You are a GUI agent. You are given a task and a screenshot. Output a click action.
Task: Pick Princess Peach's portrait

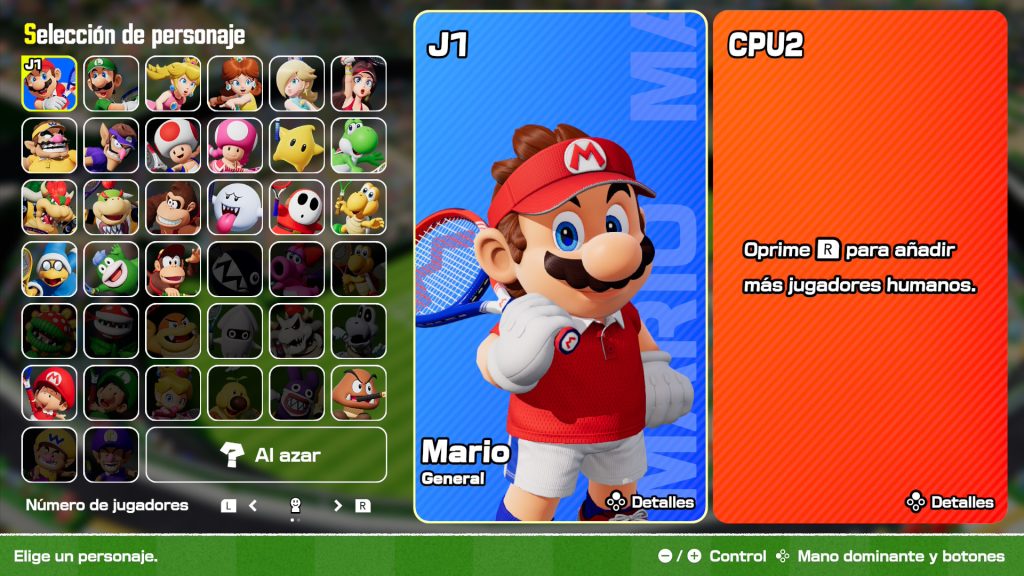pos(173,83)
